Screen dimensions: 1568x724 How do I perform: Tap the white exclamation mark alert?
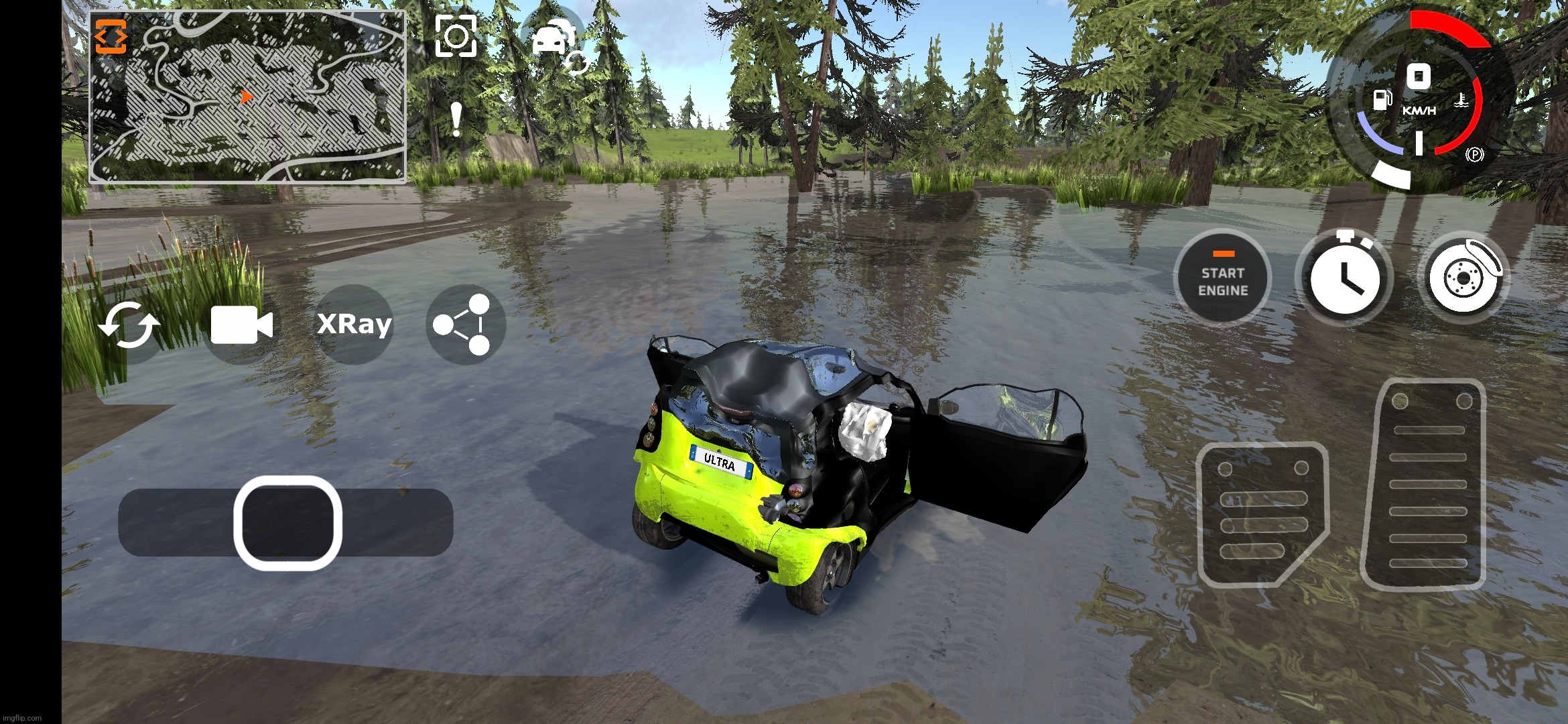(x=456, y=119)
